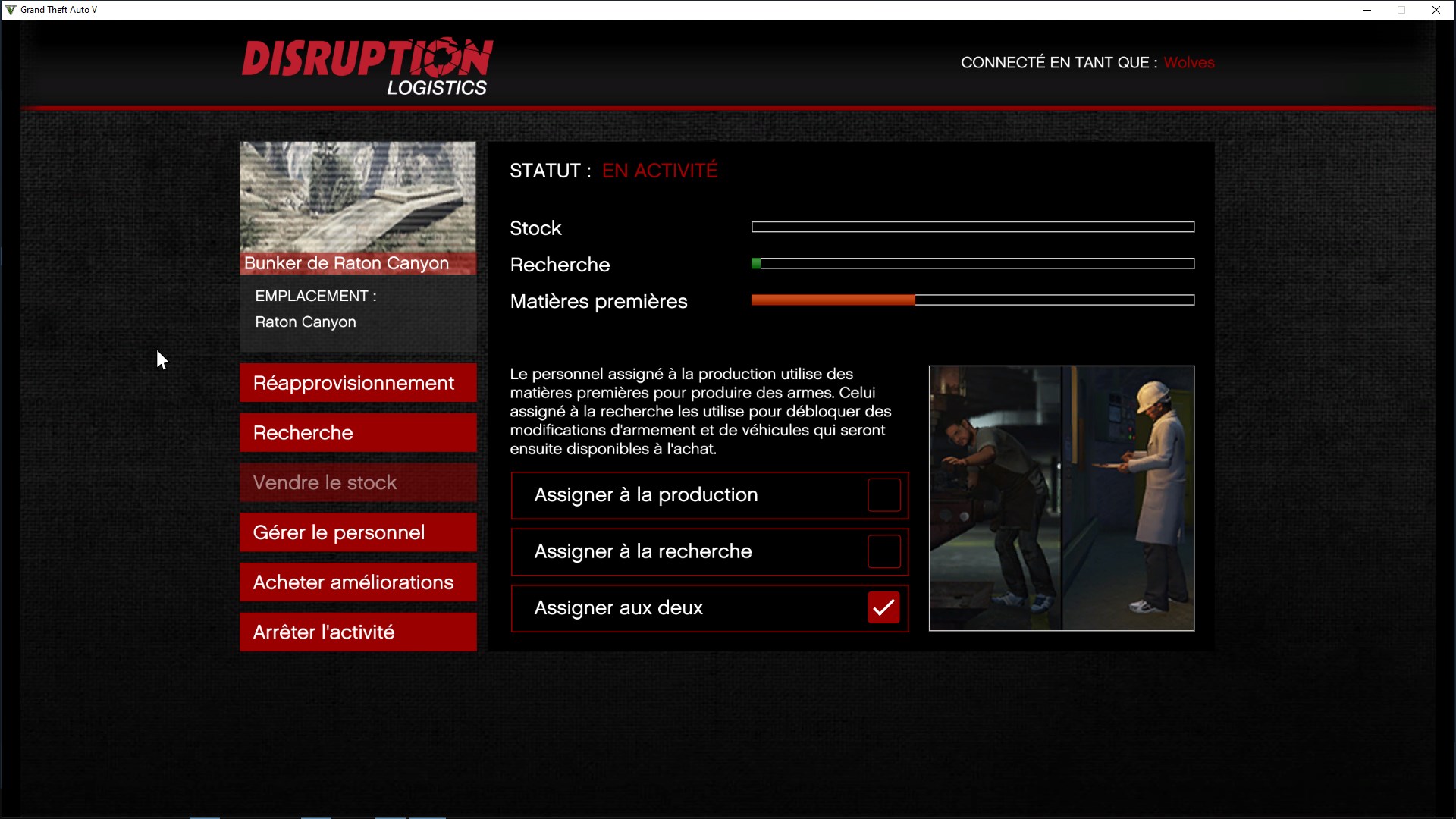Click the EN ACTIVITÉ status text
This screenshot has height=819, width=1456.
659,170
